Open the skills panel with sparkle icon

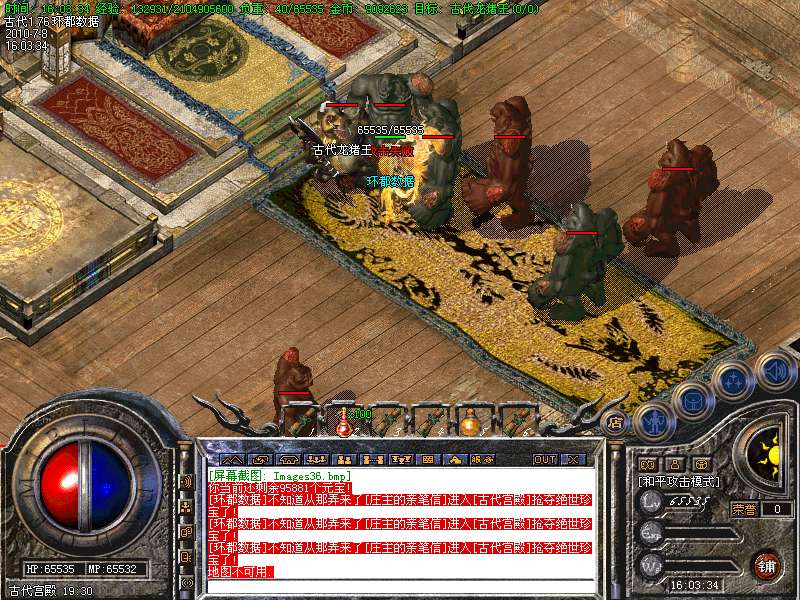click(731, 381)
